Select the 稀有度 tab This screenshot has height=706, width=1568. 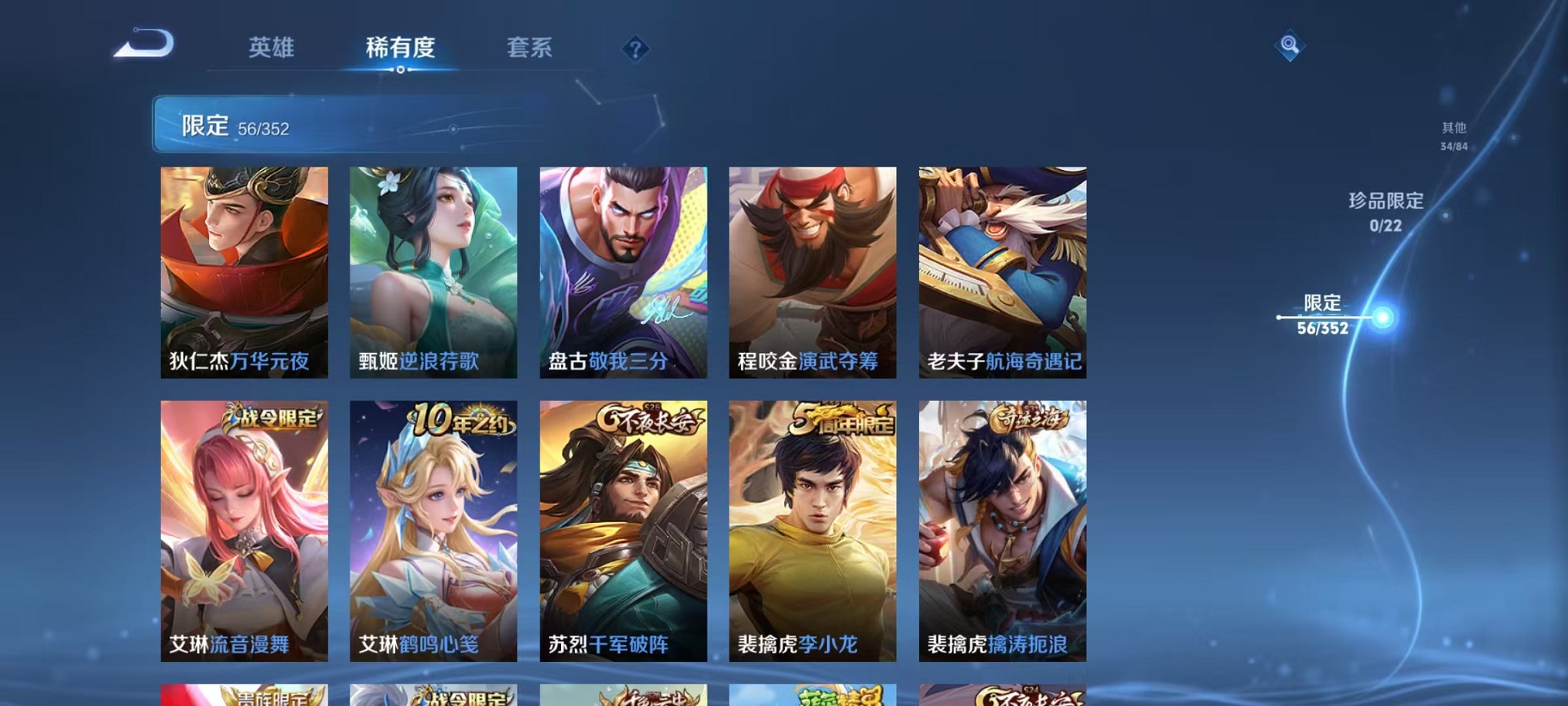tap(401, 48)
